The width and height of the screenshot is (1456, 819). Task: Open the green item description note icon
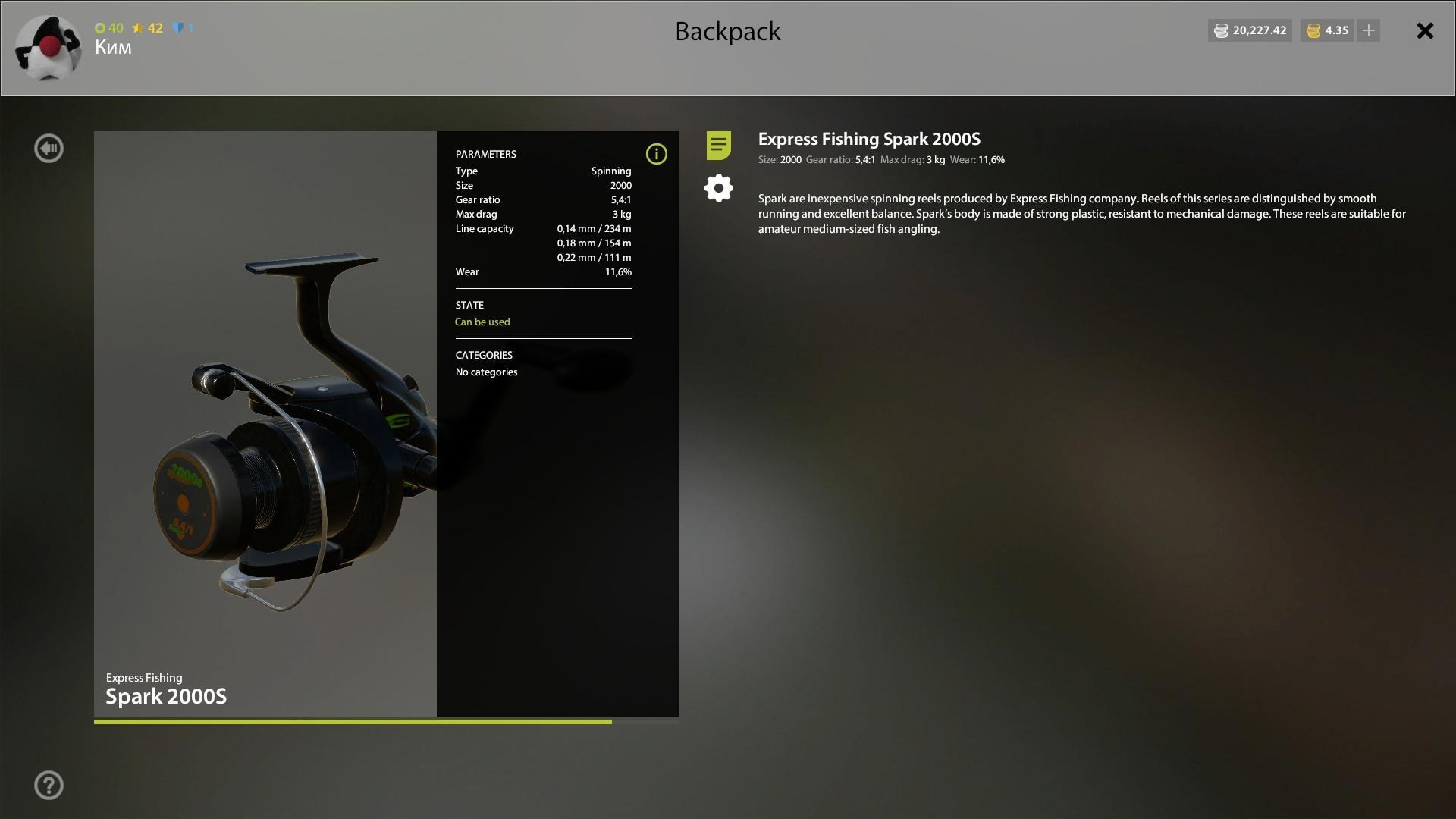[x=718, y=145]
